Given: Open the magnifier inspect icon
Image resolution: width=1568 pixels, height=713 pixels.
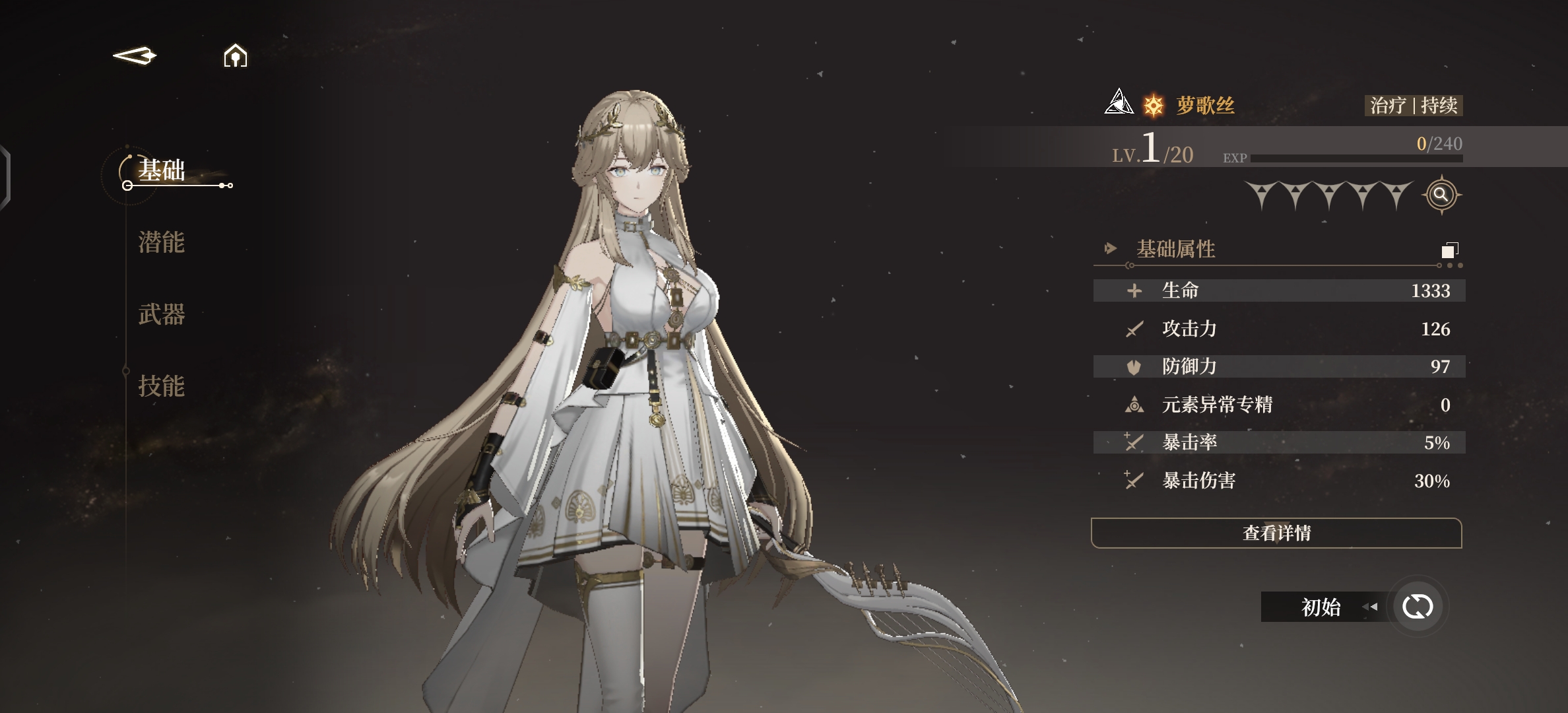Looking at the screenshot, I should tap(1441, 195).
